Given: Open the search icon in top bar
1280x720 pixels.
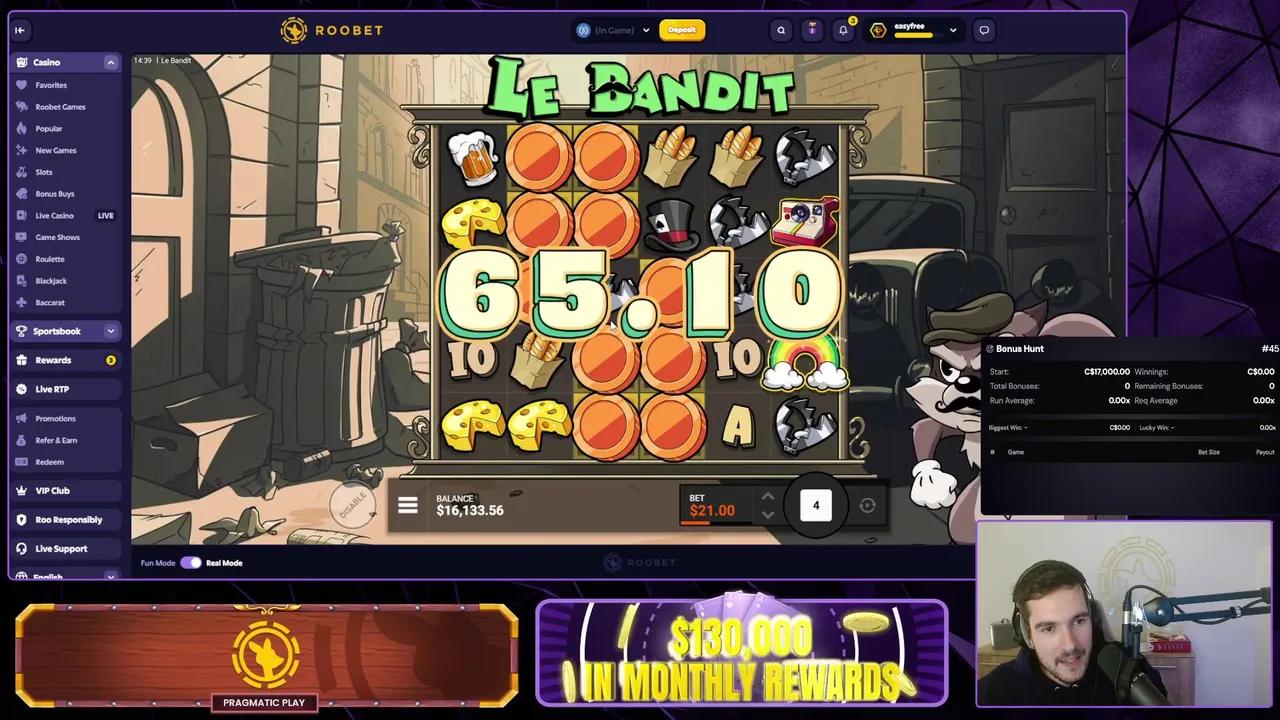Looking at the screenshot, I should pos(781,30).
